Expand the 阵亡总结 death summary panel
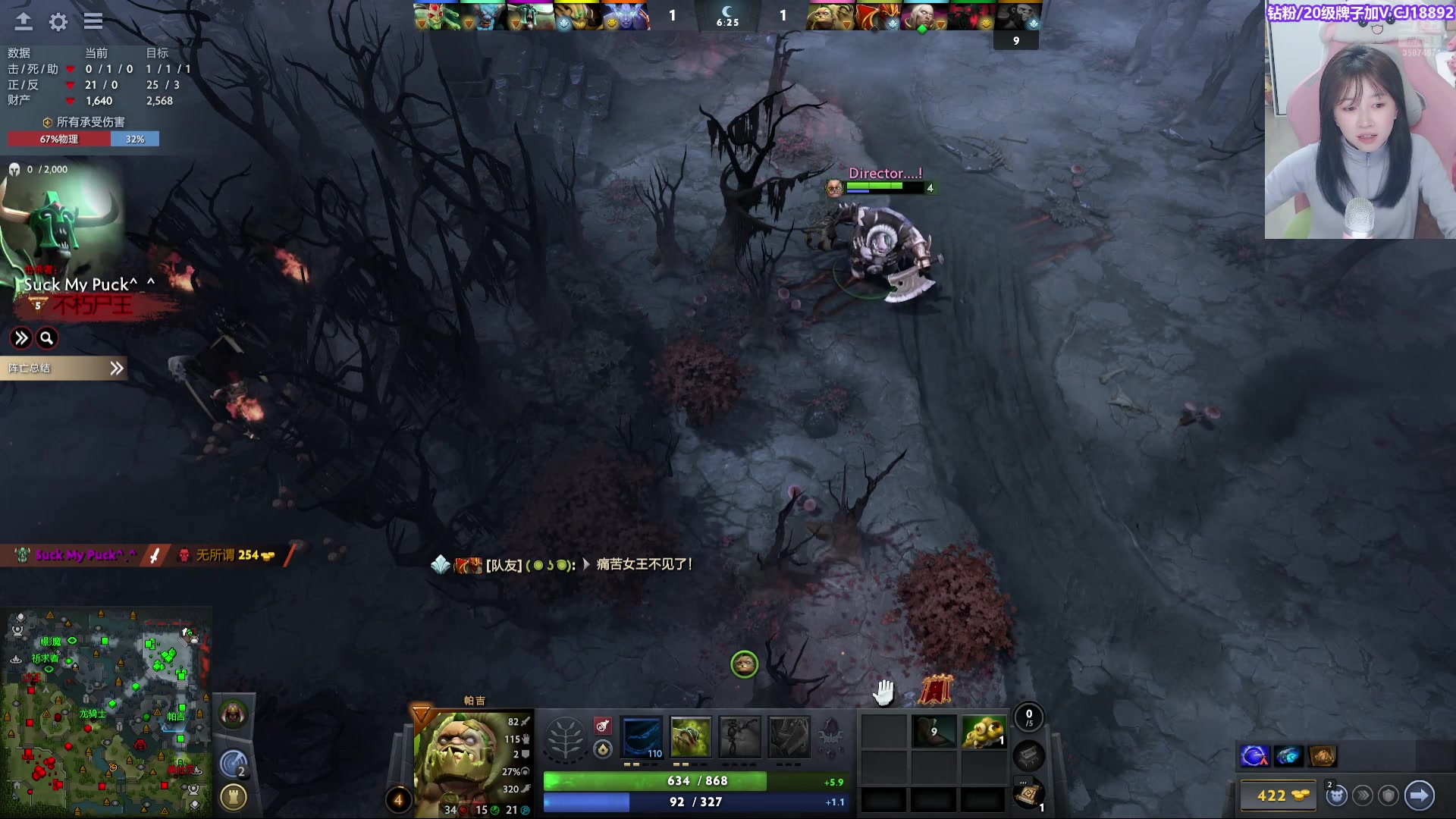Screen dimensions: 1456x819 [64, 369]
